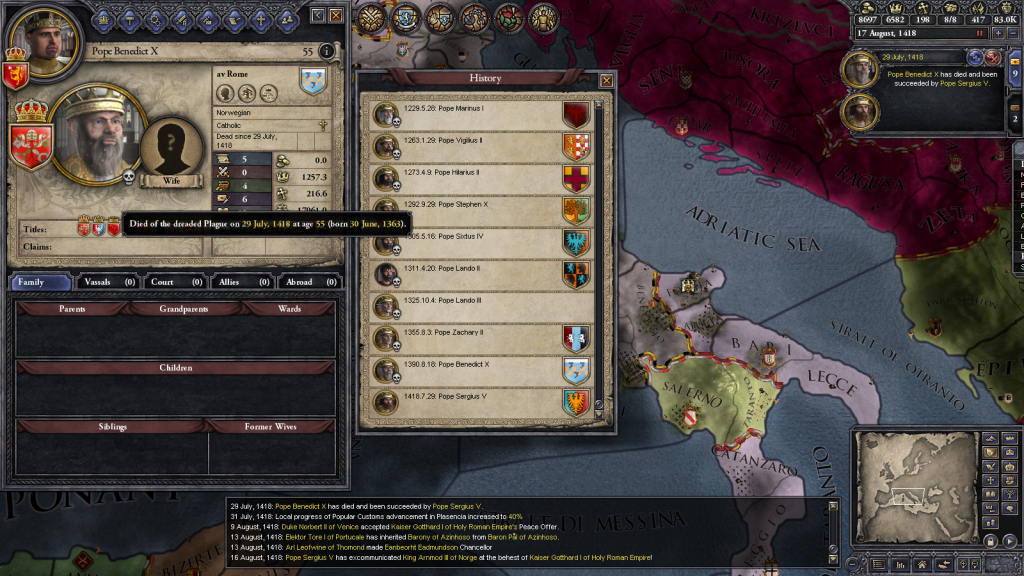Open the papal coat of arms shield
Image resolution: width=1024 pixels, height=576 pixels.
tap(29, 144)
